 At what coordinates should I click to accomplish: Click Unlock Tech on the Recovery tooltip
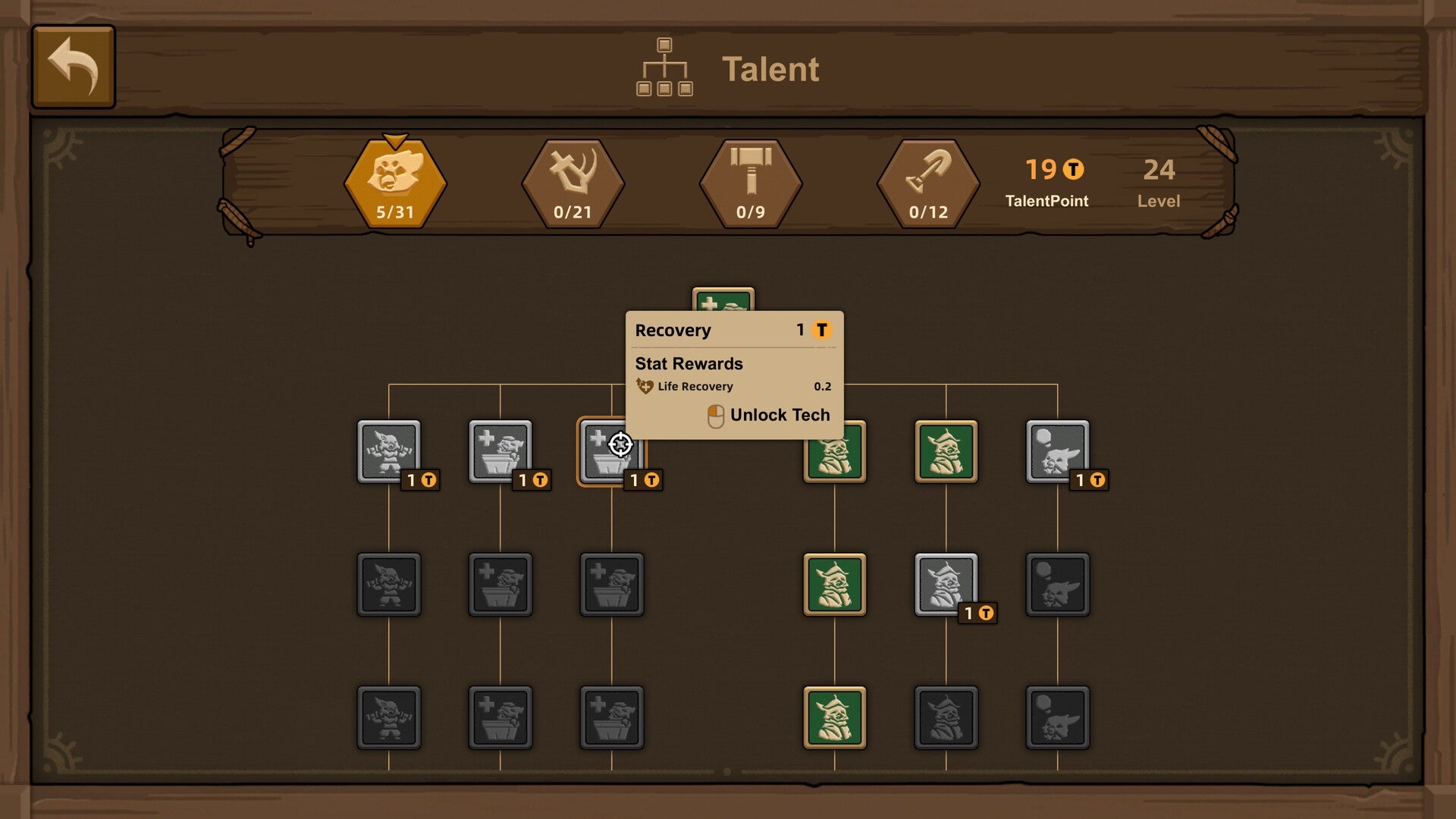click(768, 415)
